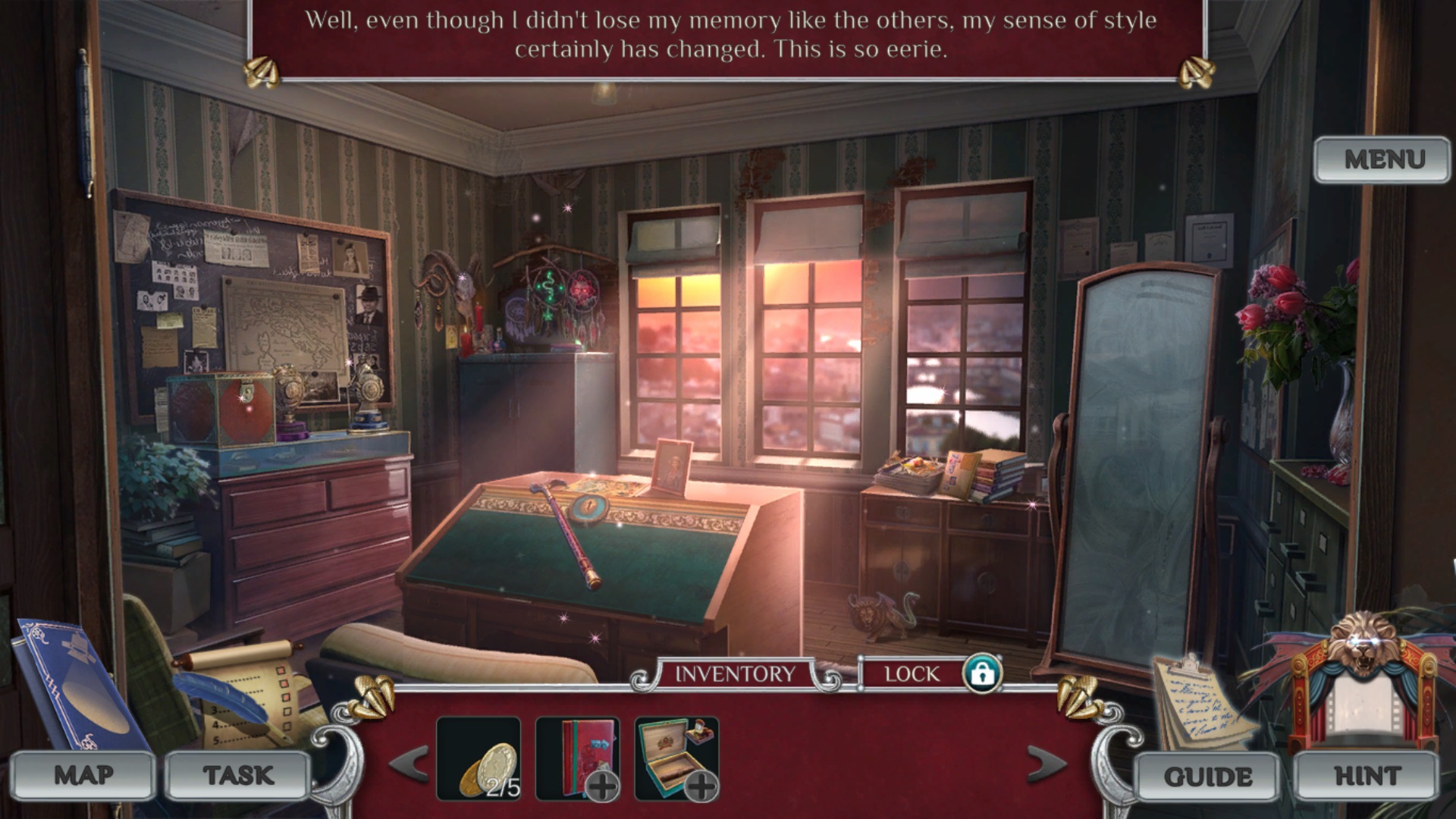
Task: Toggle the inventory LOCK padlock
Action: point(982,673)
